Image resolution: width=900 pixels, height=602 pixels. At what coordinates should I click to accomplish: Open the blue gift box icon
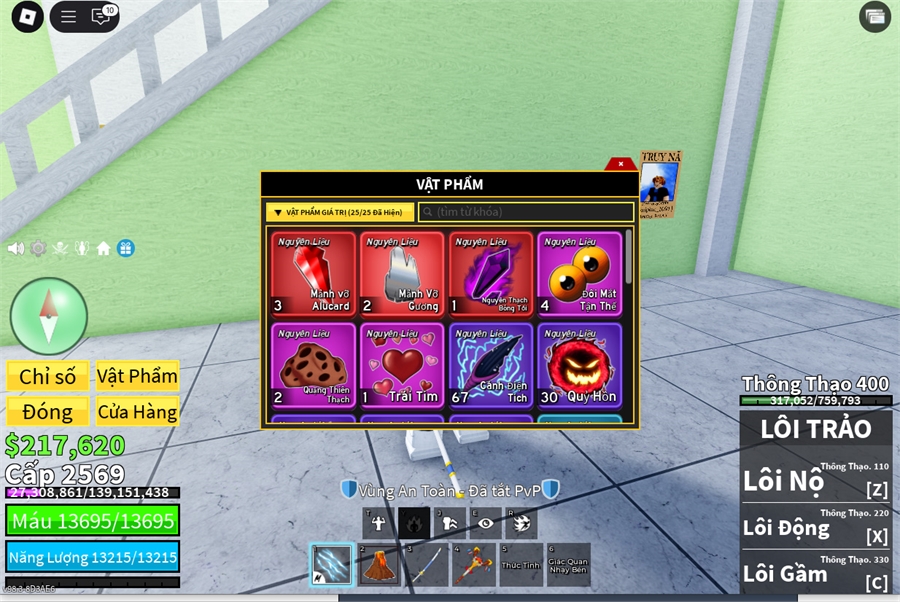click(125, 248)
